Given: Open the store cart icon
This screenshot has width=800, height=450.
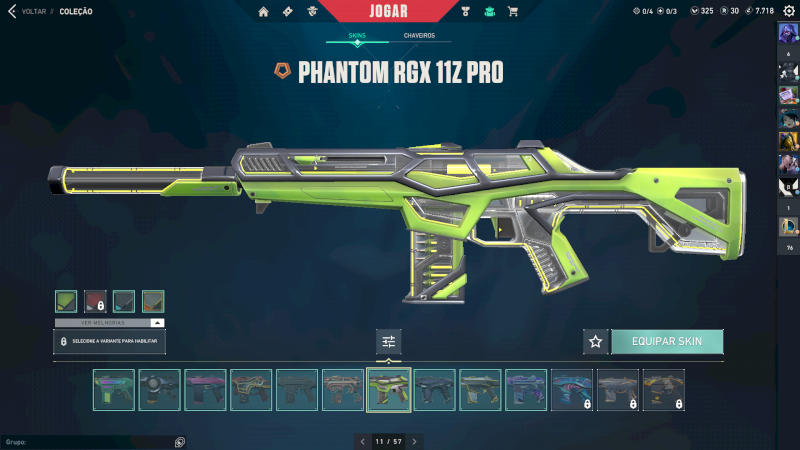Looking at the screenshot, I should click(513, 11).
